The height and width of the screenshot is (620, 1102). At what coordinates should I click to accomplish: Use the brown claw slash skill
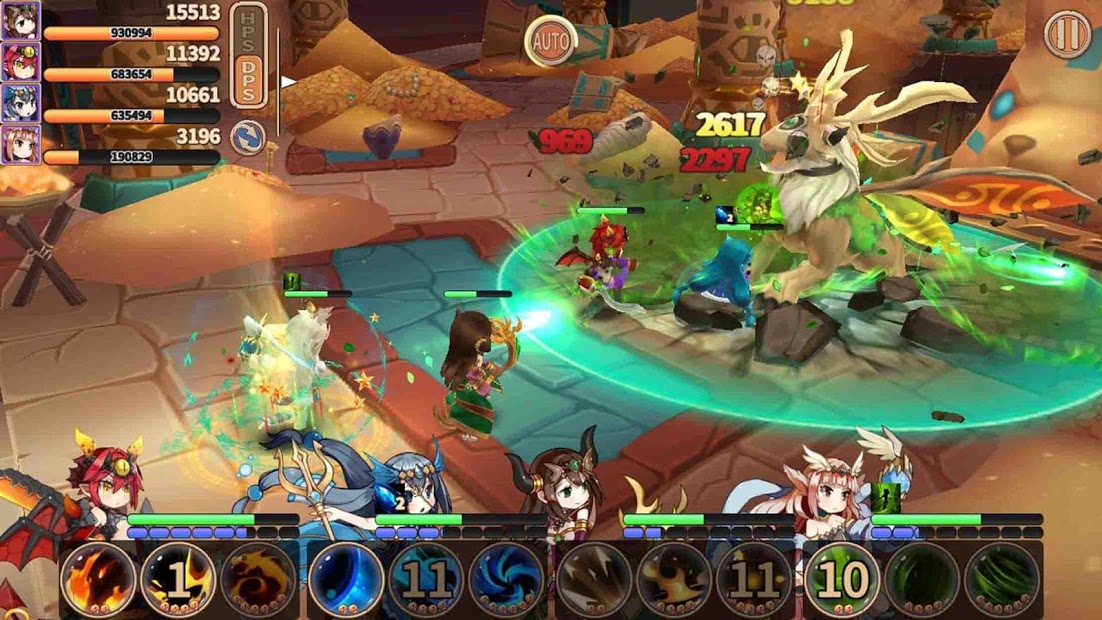tap(594, 579)
